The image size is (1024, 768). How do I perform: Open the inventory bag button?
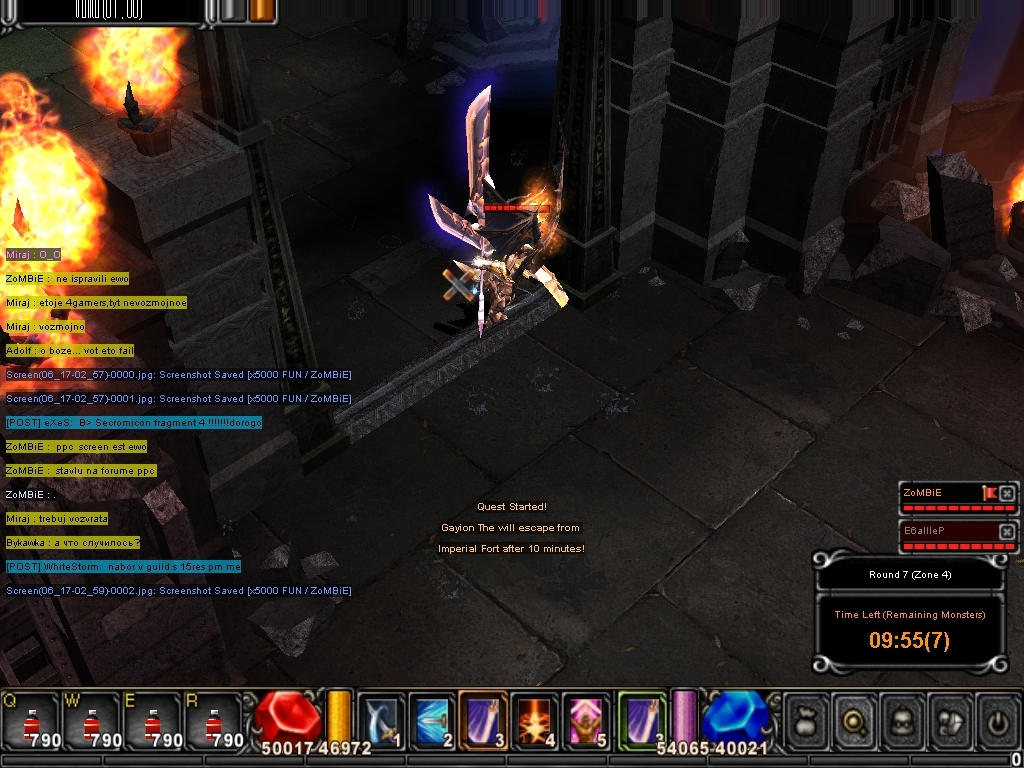(x=806, y=720)
